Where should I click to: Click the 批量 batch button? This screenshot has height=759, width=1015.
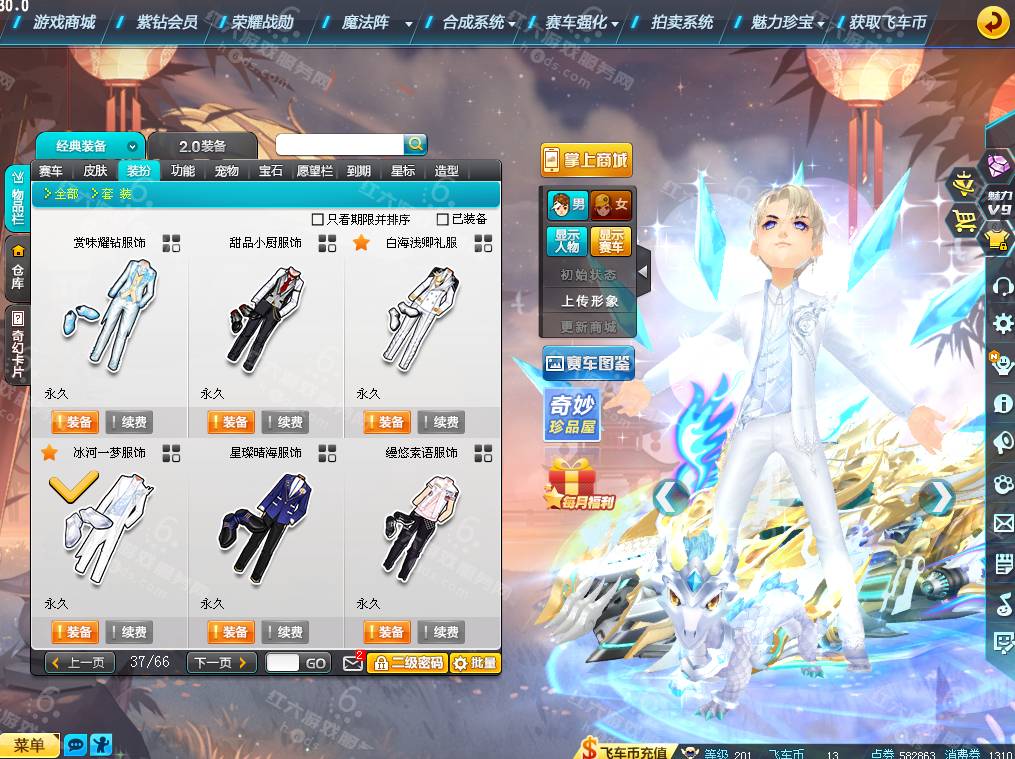(x=475, y=663)
